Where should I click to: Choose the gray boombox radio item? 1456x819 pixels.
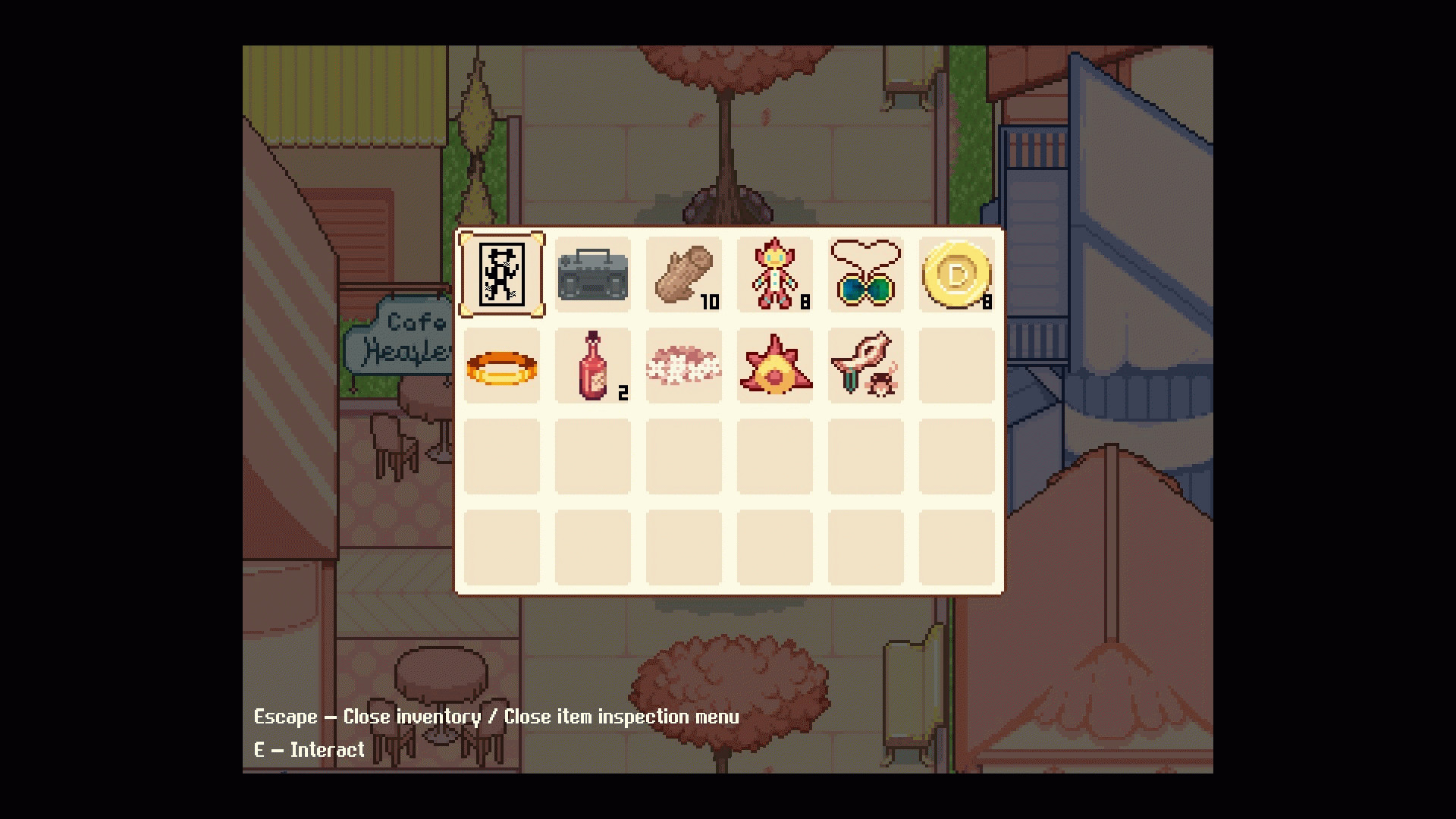[x=592, y=275]
